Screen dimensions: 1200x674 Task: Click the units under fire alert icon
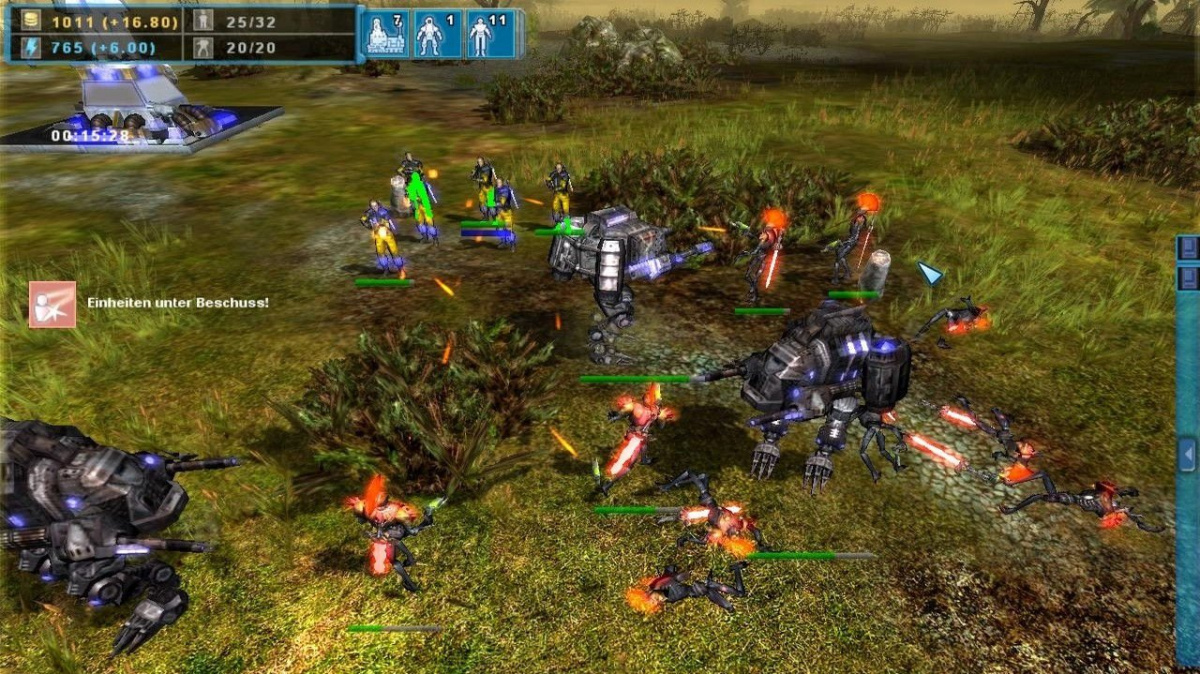point(52,304)
